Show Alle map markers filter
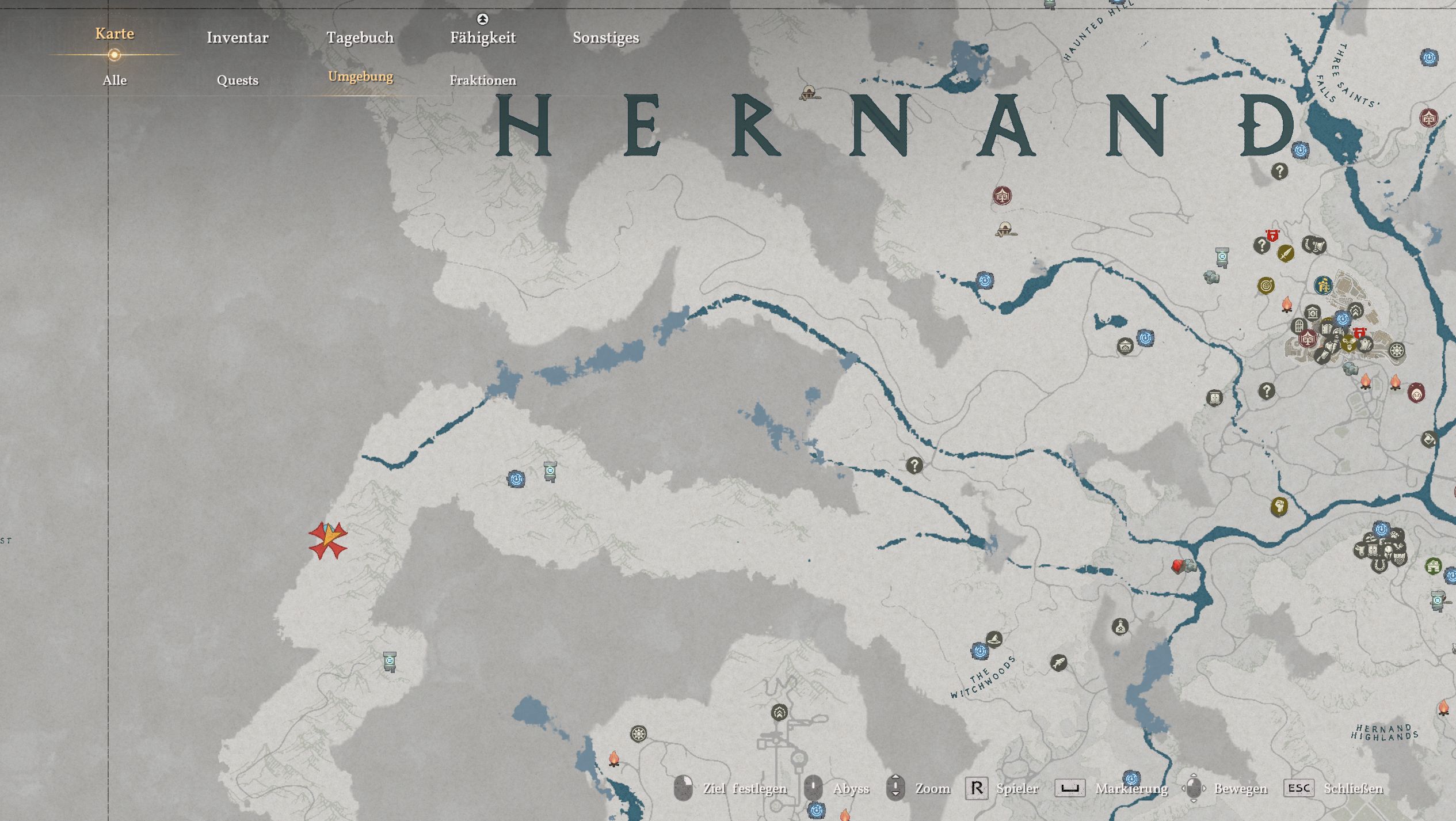This screenshot has height=821, width=1456. coord(115,80)
